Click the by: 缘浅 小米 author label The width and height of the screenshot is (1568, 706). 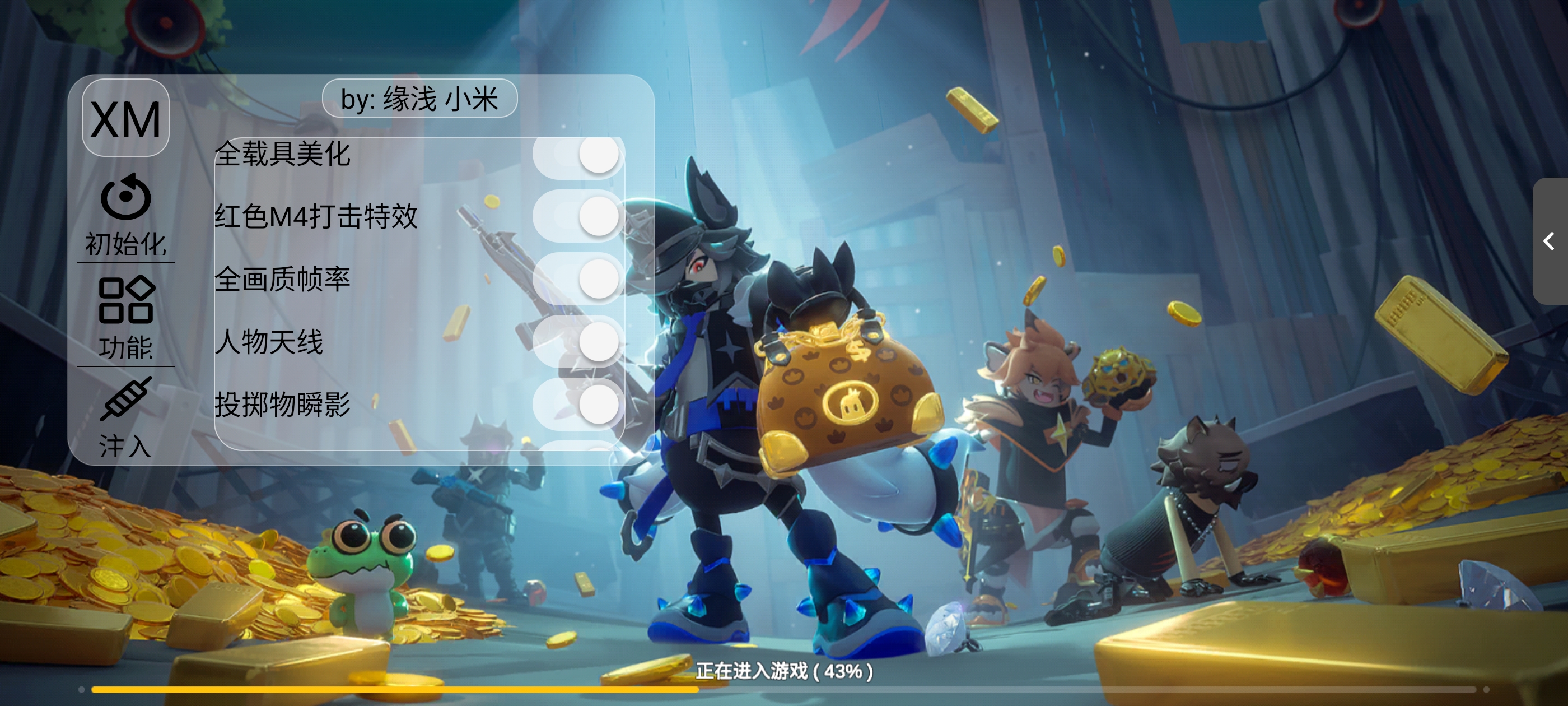click(419, 99)
